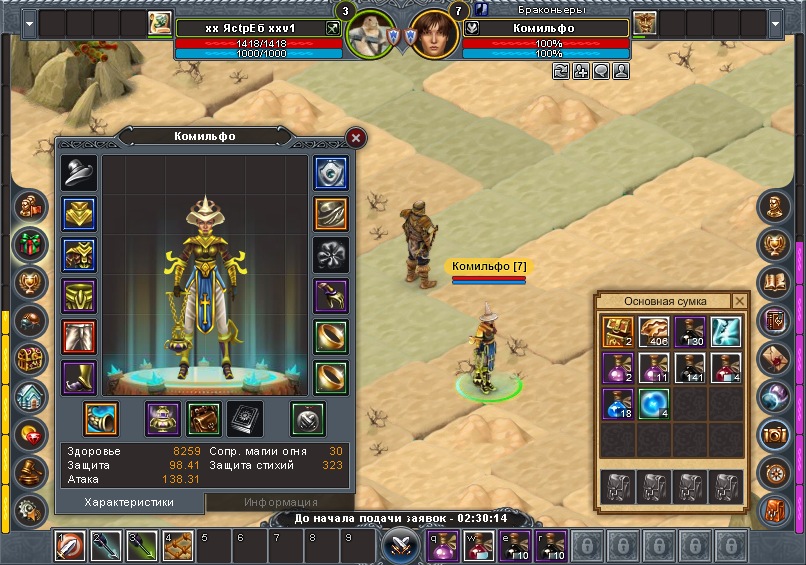Switch to the Информация tab
The height and width of the screenshot is (565, 806).
pyautogui.click(x=280, y=502)
